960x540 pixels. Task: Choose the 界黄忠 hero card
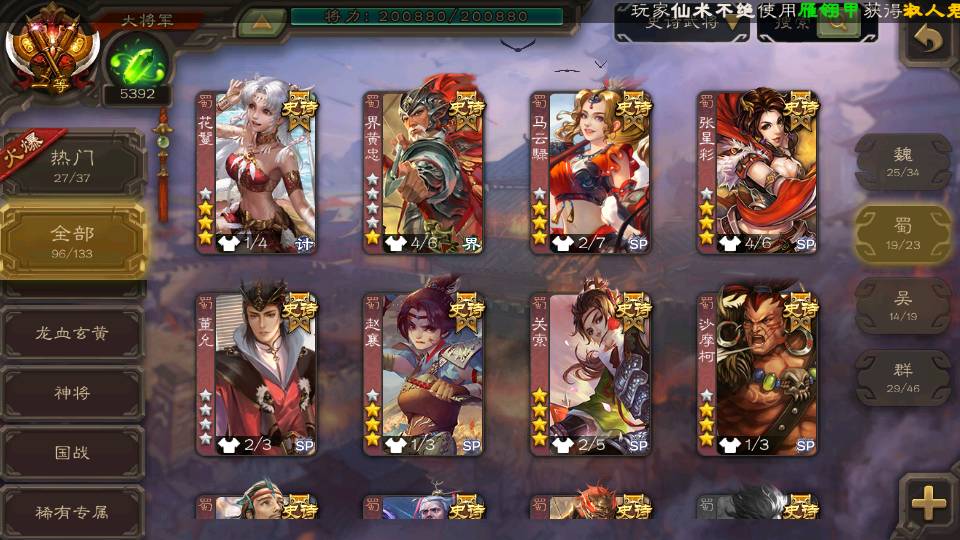[x=424, y=172]
